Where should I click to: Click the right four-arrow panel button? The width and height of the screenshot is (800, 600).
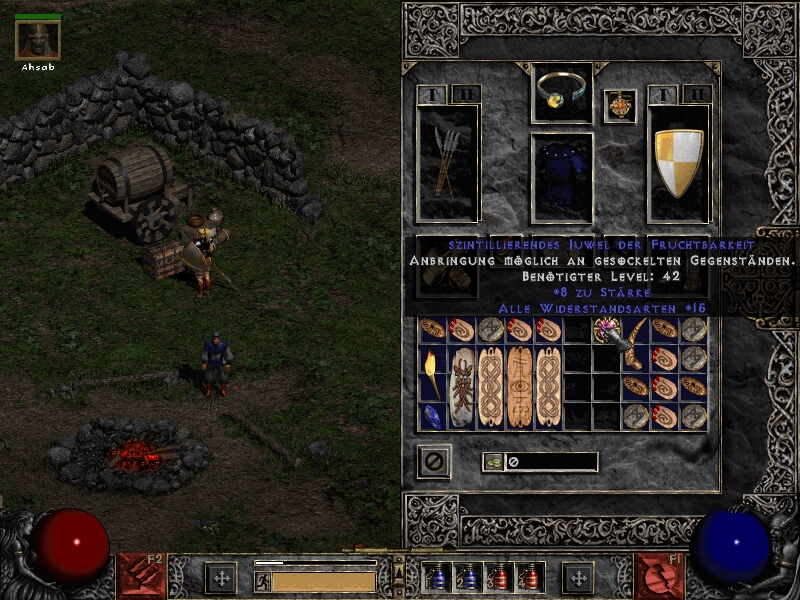(x=577, y=577)
